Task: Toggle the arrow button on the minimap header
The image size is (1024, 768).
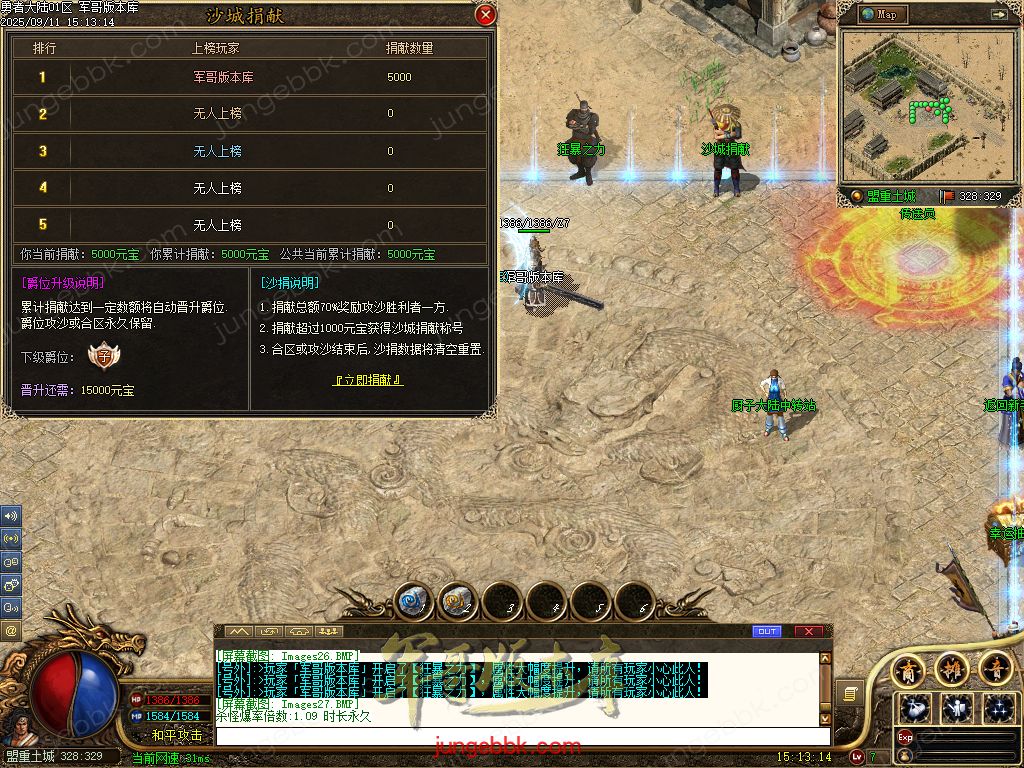Action: 997,14
